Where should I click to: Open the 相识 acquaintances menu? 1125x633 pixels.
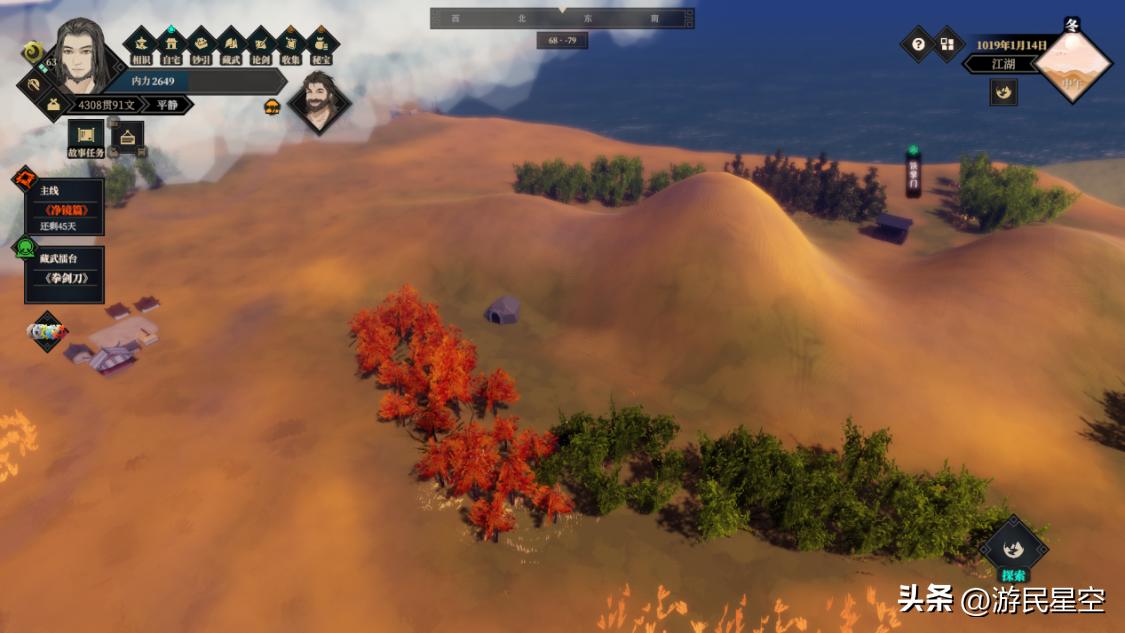[x=141, y=44]
